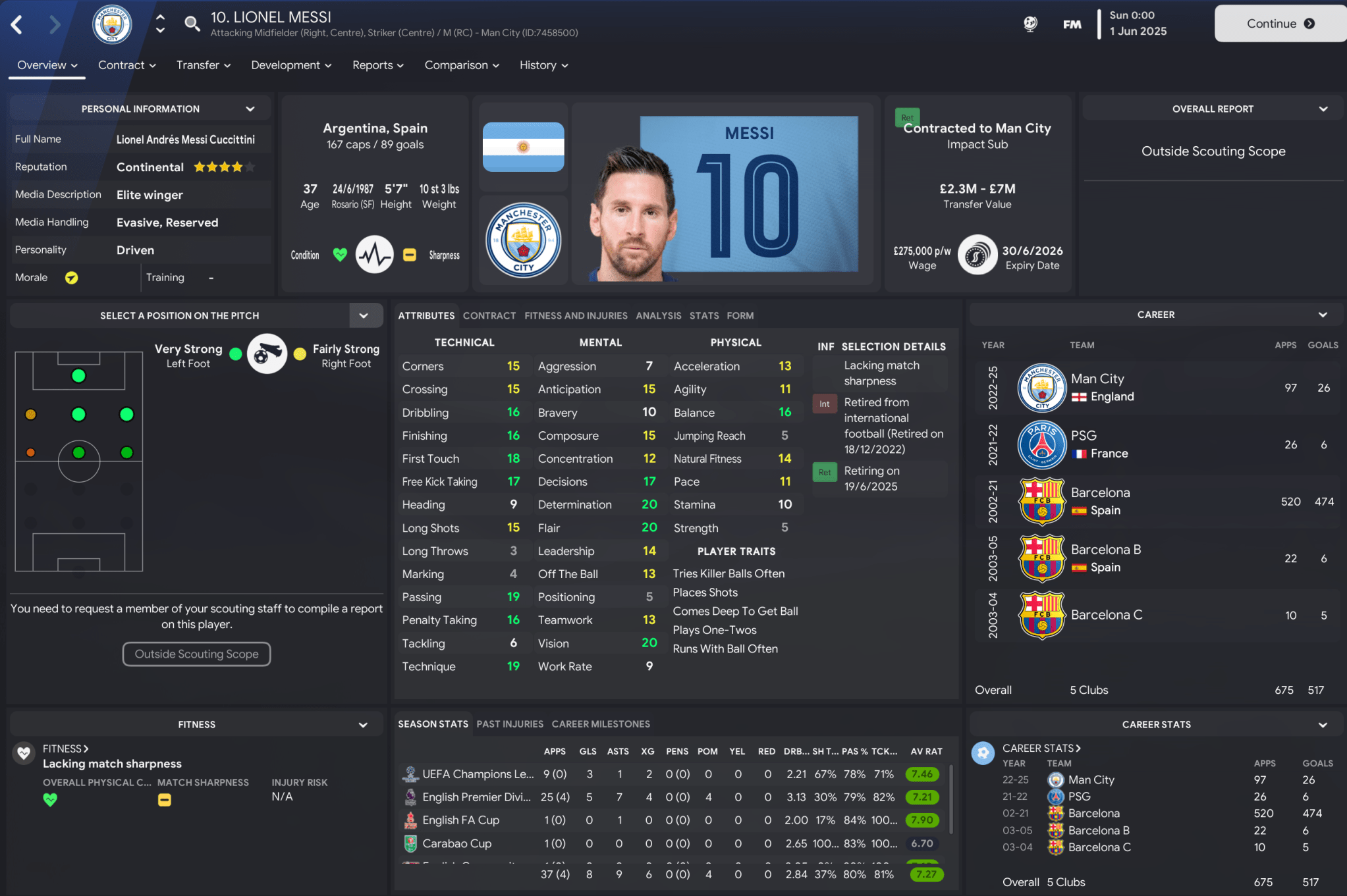1347x896 pixels.
Task: Switch to the Fitness and Injuries tab
Action: 575,315
